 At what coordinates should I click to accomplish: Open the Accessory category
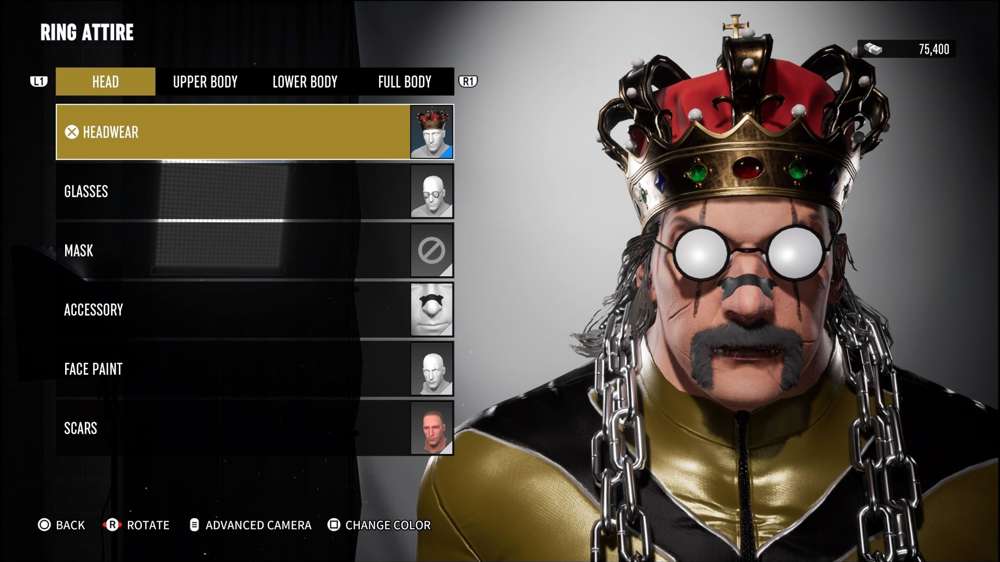pos(232,310)
